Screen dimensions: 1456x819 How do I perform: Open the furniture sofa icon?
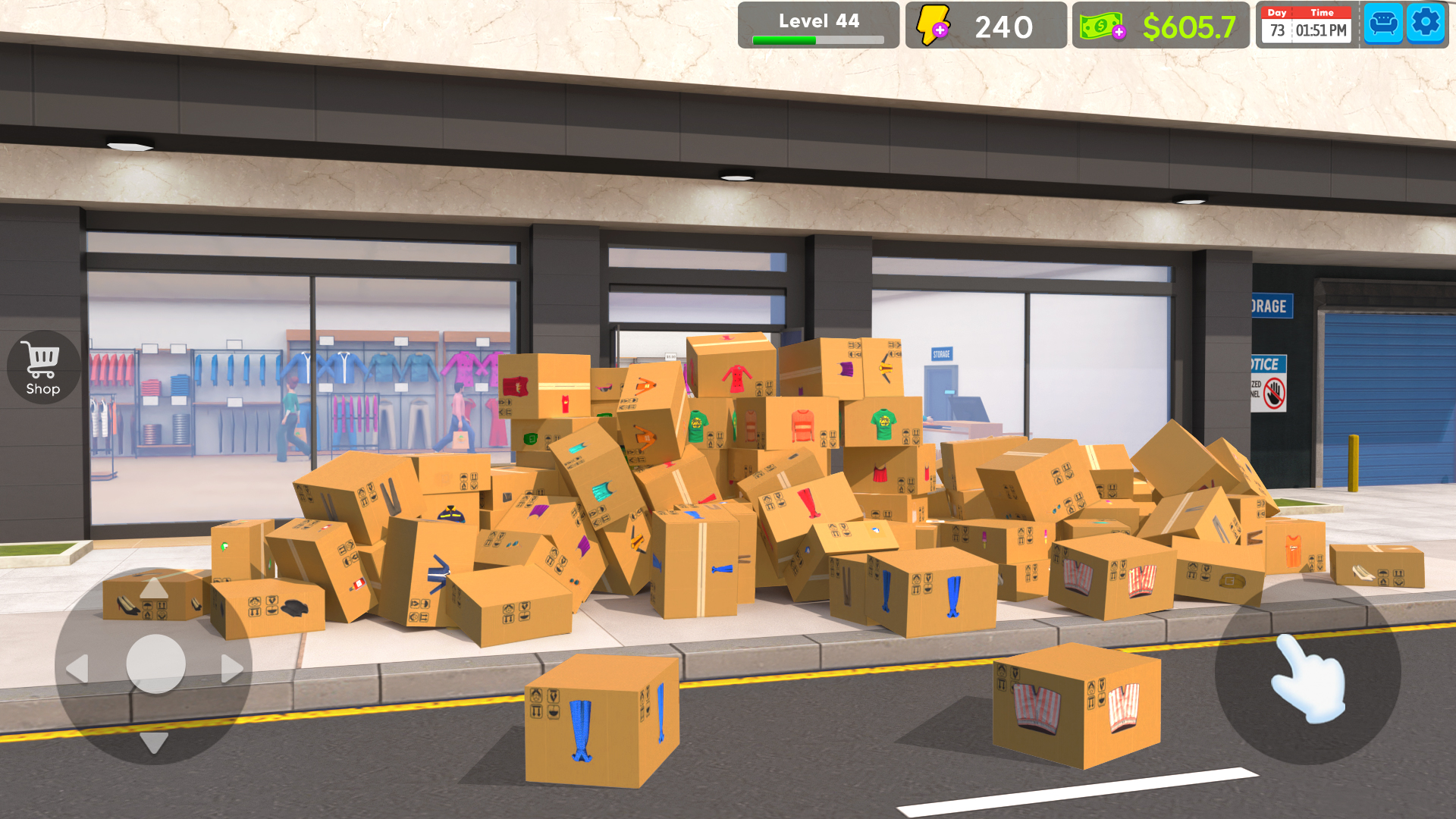pyautogui.click(x=1383, y=23)
